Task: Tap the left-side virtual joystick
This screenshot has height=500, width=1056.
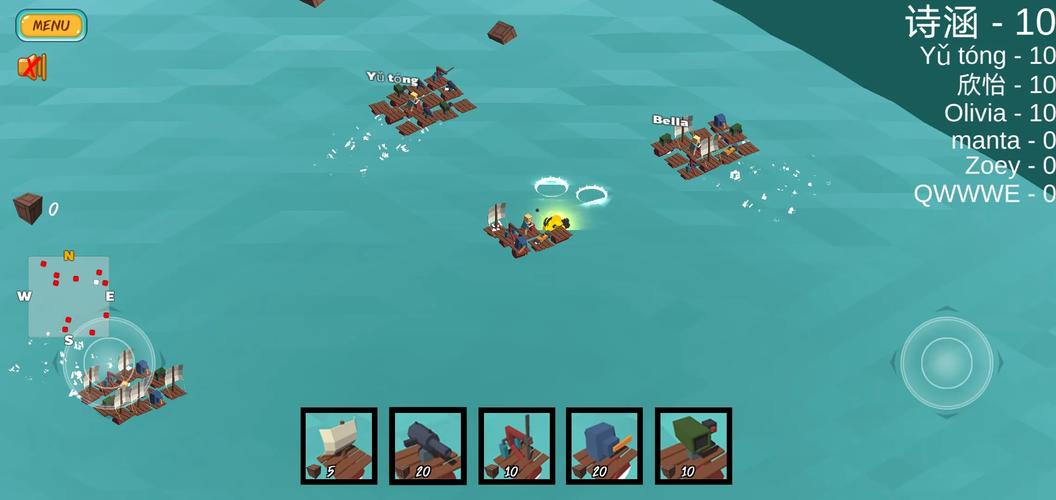Action: pos(110,362)
